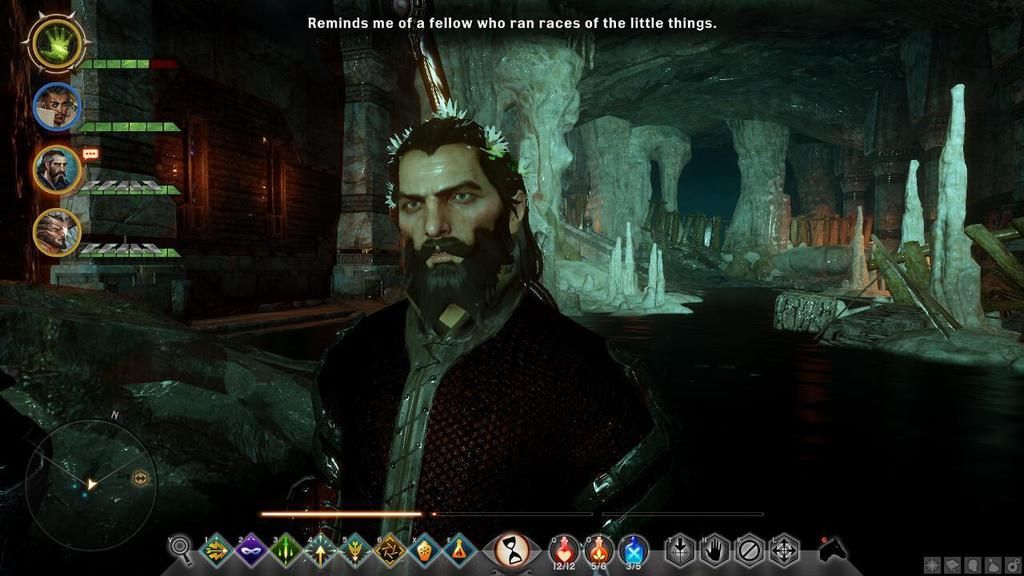Drink the red health potion
Screen dimensions: 1024x576
click(x=564, y=548)
